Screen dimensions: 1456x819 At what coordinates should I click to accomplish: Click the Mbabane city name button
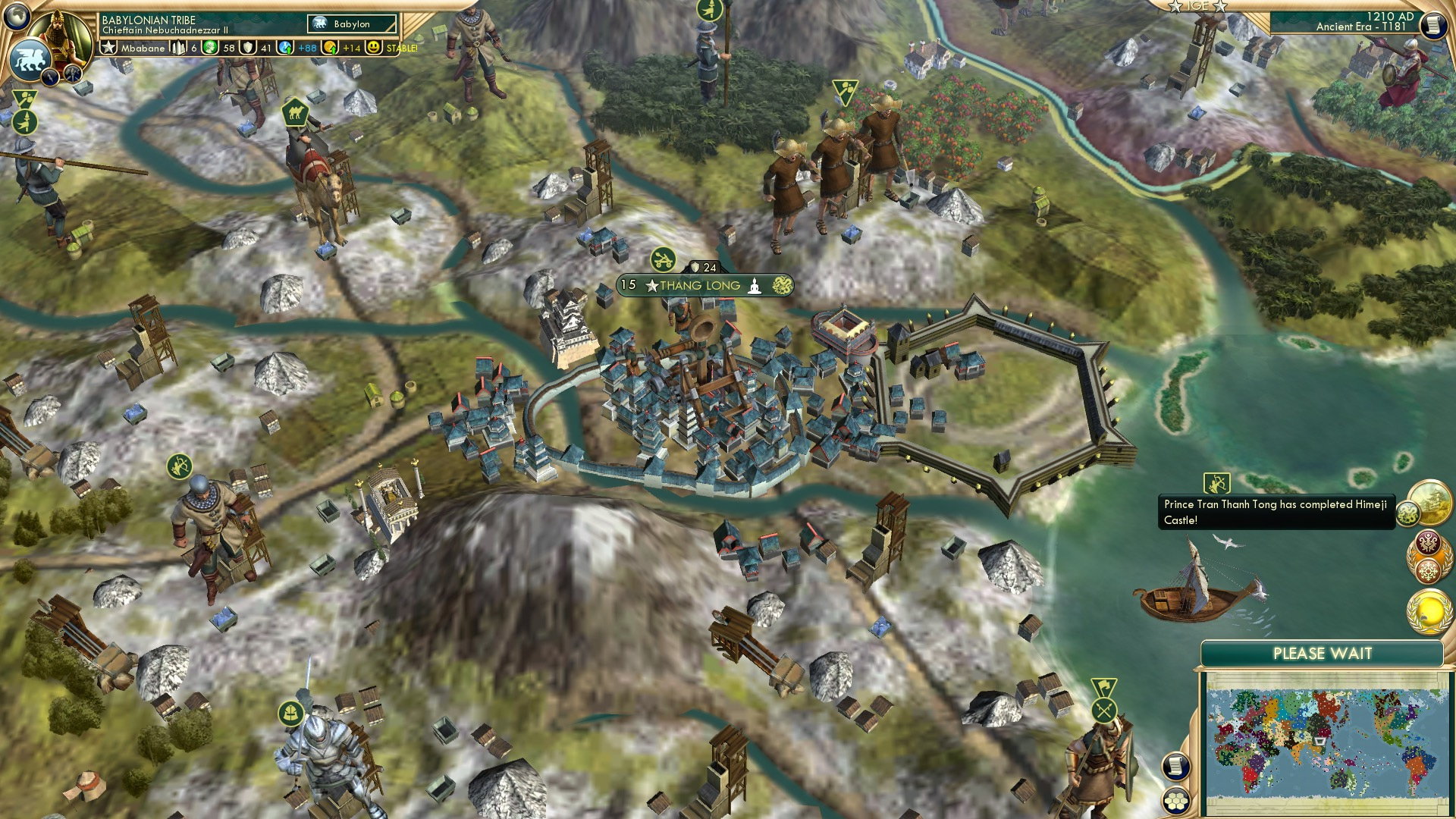(x=144, y=47)
